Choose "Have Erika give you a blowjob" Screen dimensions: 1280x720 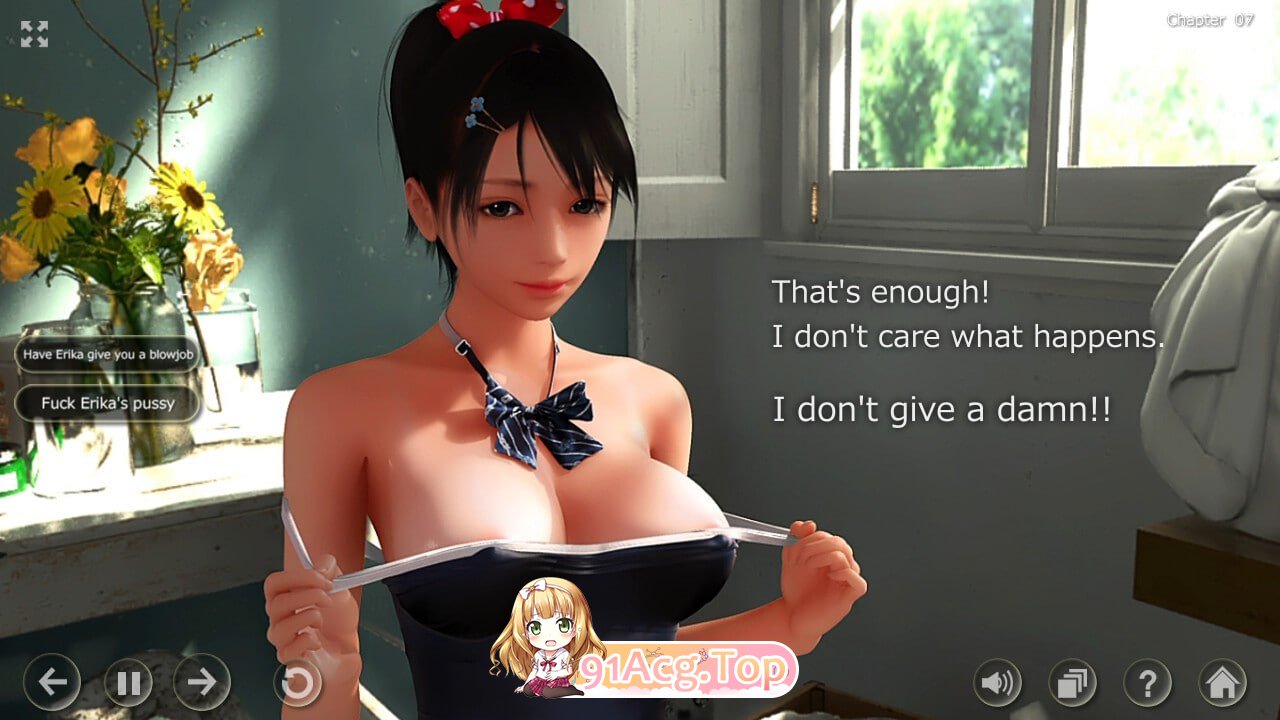(x=106, y=354)
